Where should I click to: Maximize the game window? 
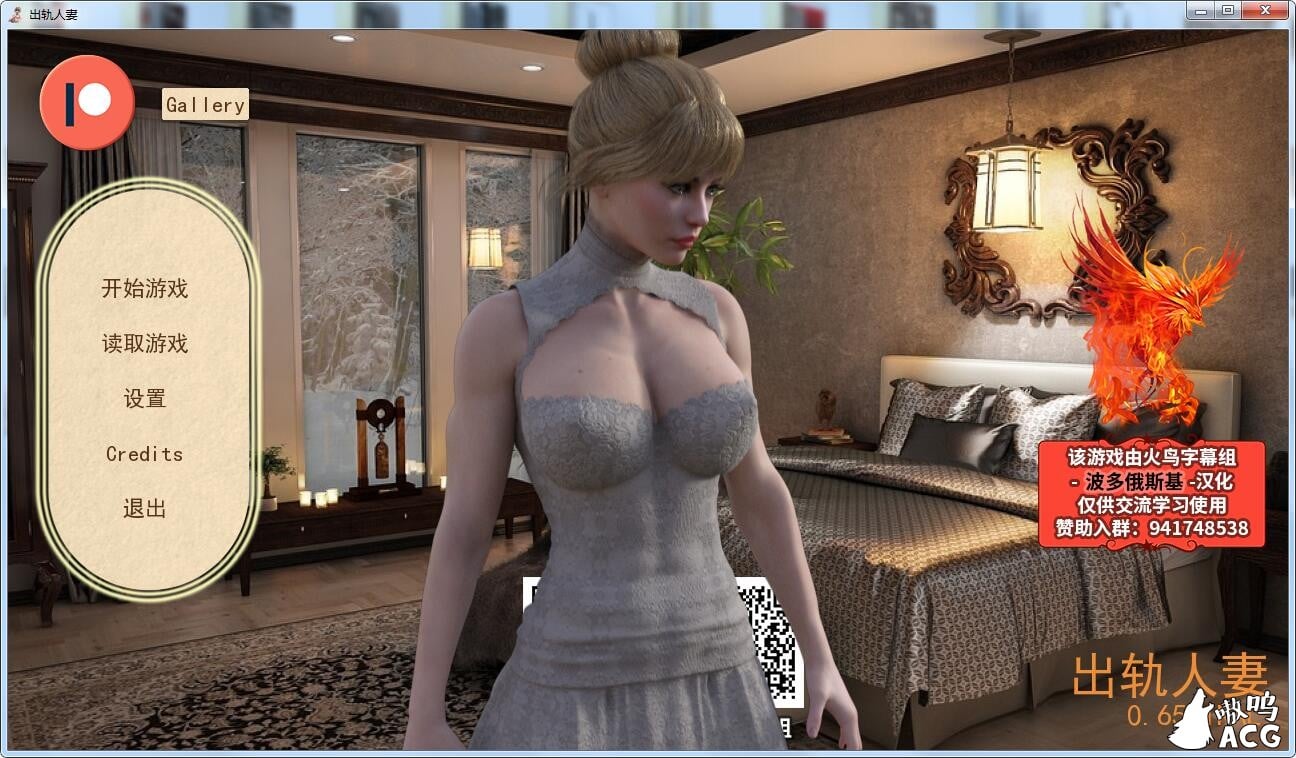tap(1225, 12)
